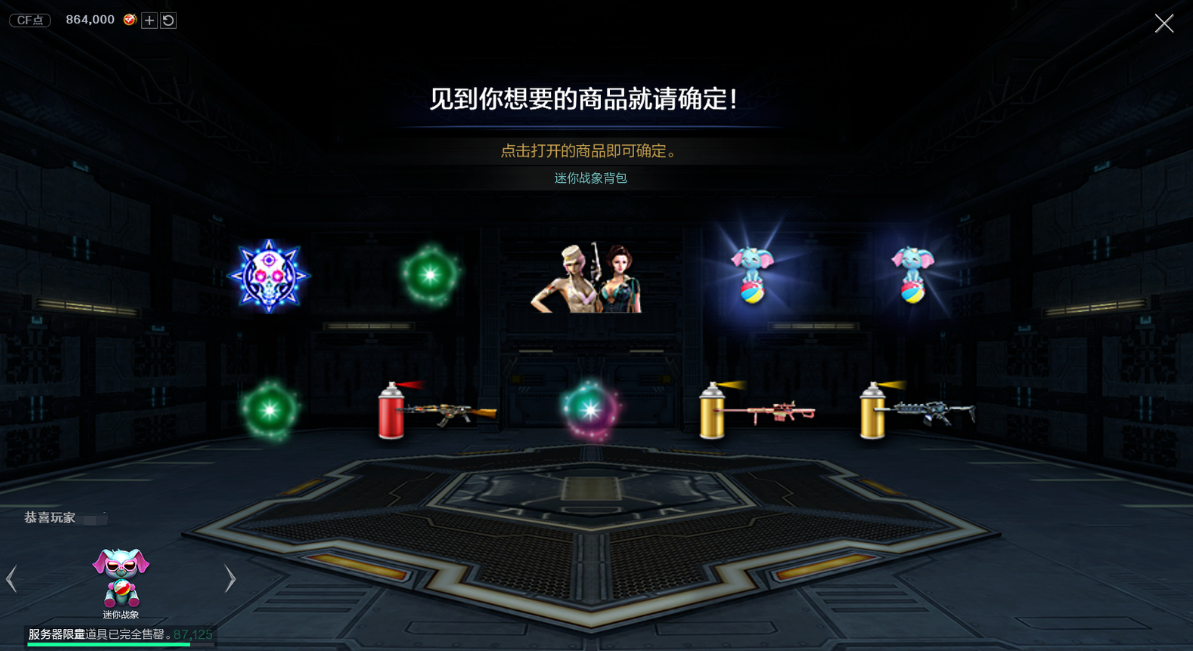Screen dimensions: 1193x651
Task: Close the prize selection screen
Action: click(x=1164, y=23)
